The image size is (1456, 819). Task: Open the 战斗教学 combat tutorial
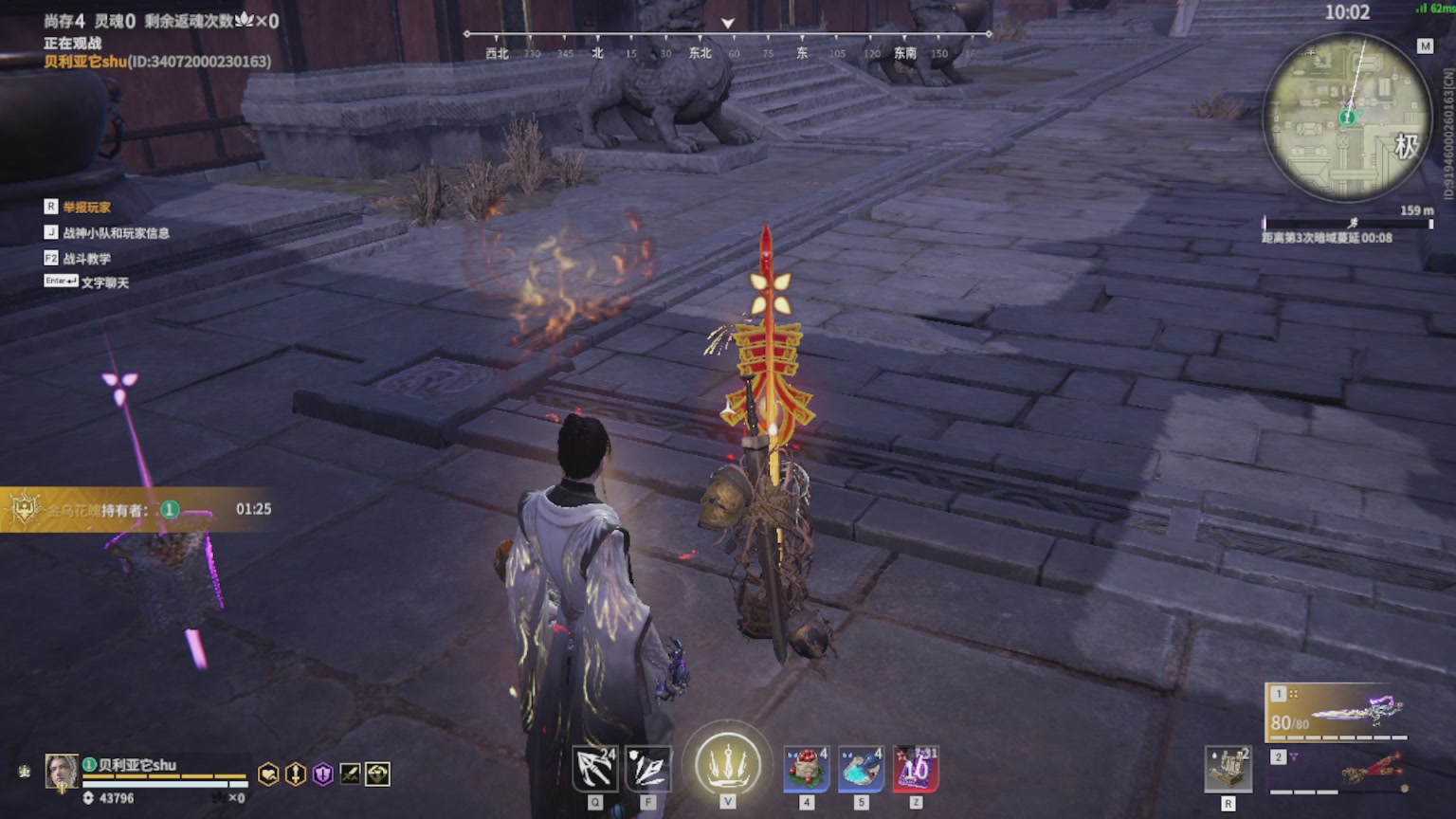pyautogui.click(x=86, y=258)
